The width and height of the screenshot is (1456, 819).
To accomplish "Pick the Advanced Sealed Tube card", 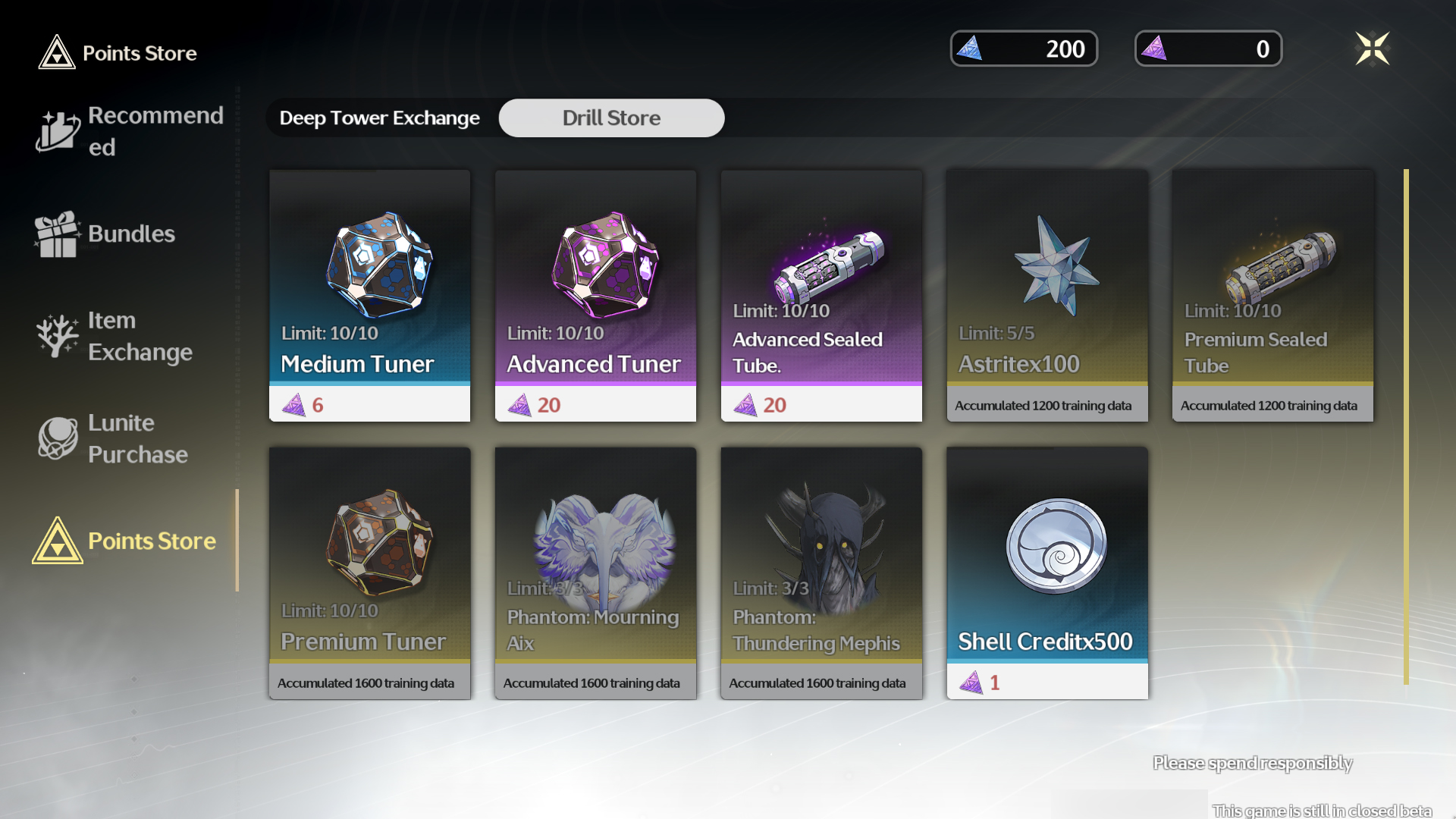I will [x=821, y=295].
